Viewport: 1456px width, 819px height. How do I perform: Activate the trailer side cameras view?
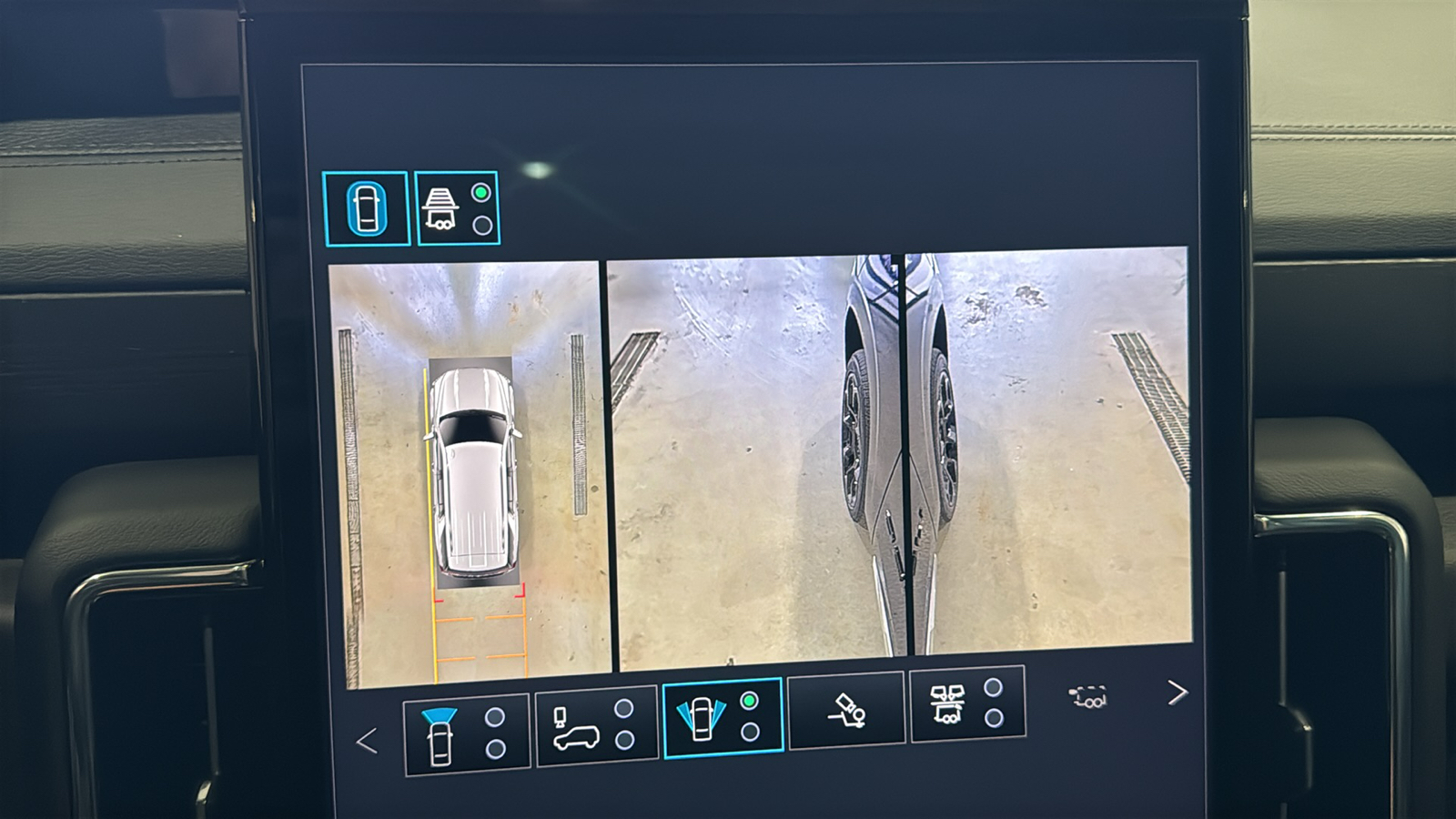pyautogui.click(x=967, y=703)
